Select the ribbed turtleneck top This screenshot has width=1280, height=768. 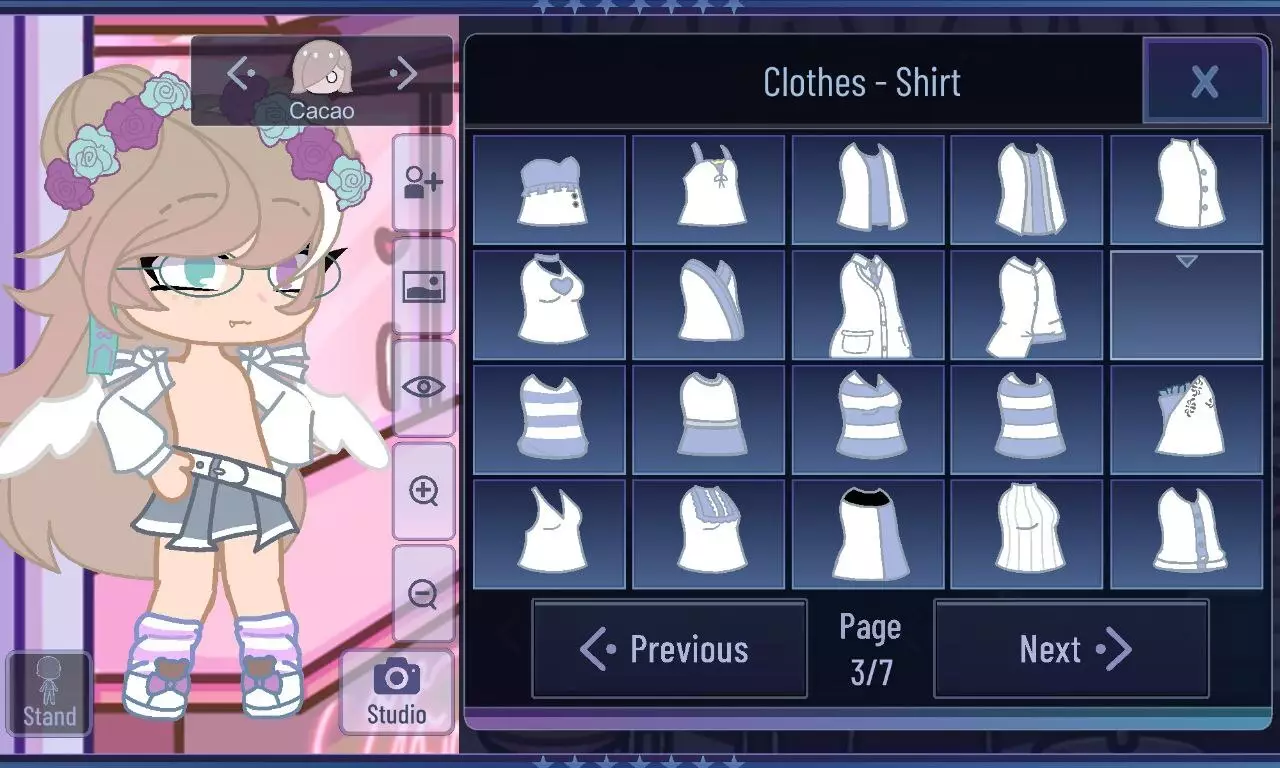(1027, 531)
